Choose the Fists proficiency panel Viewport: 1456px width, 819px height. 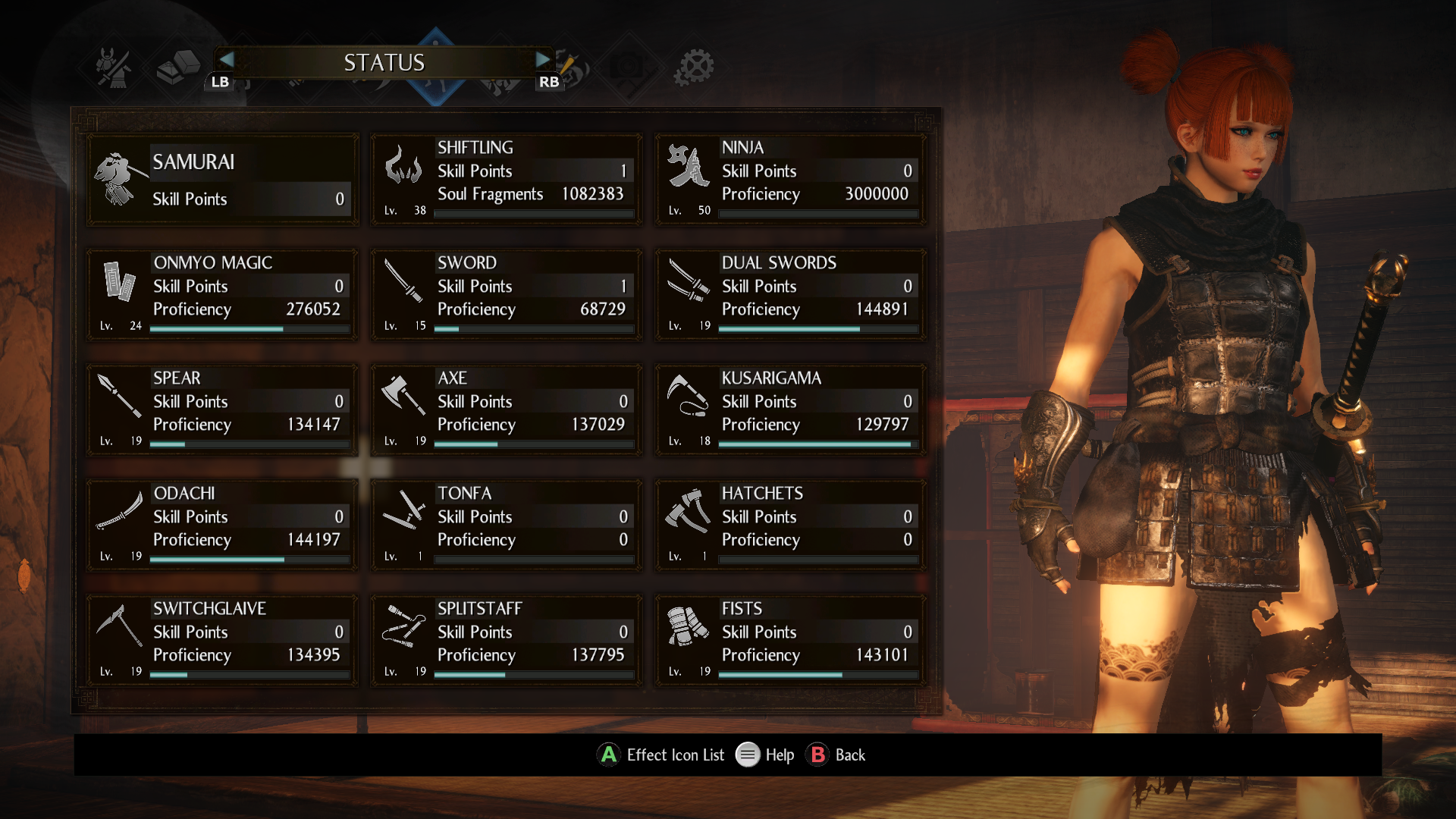tap(791, 641)
